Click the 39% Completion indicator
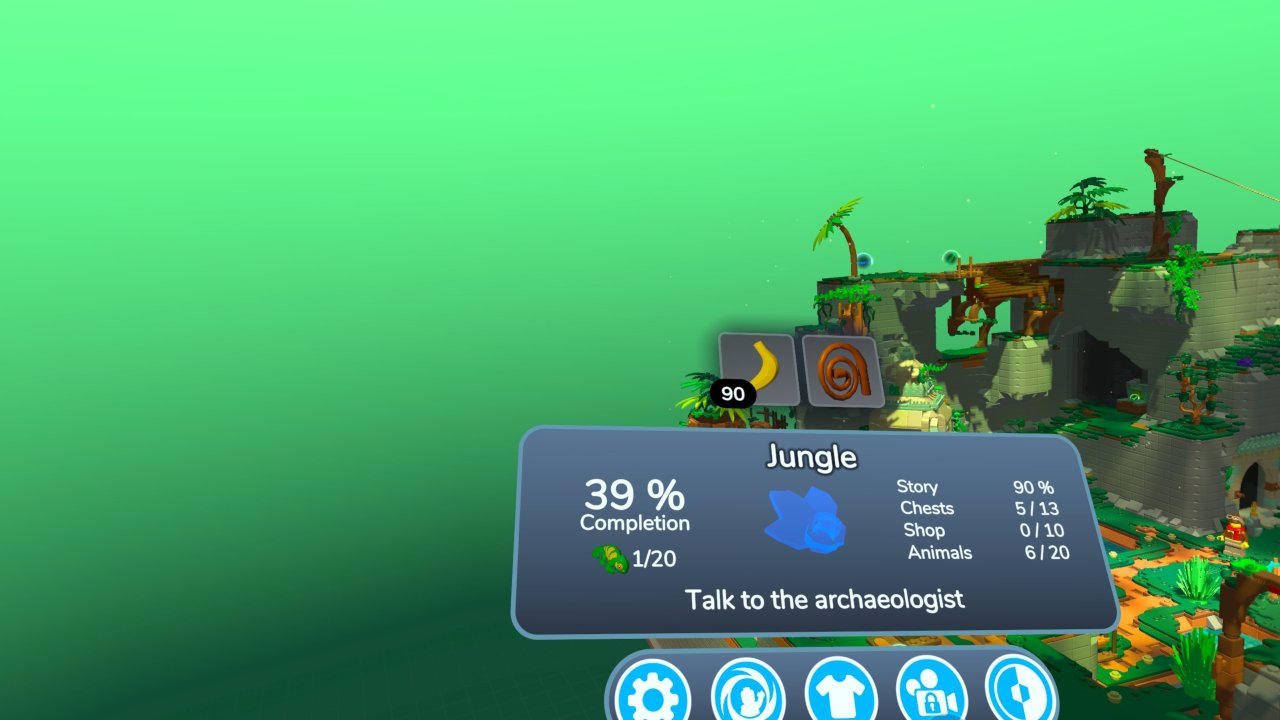1280x720 pixels. pos(635,504)
